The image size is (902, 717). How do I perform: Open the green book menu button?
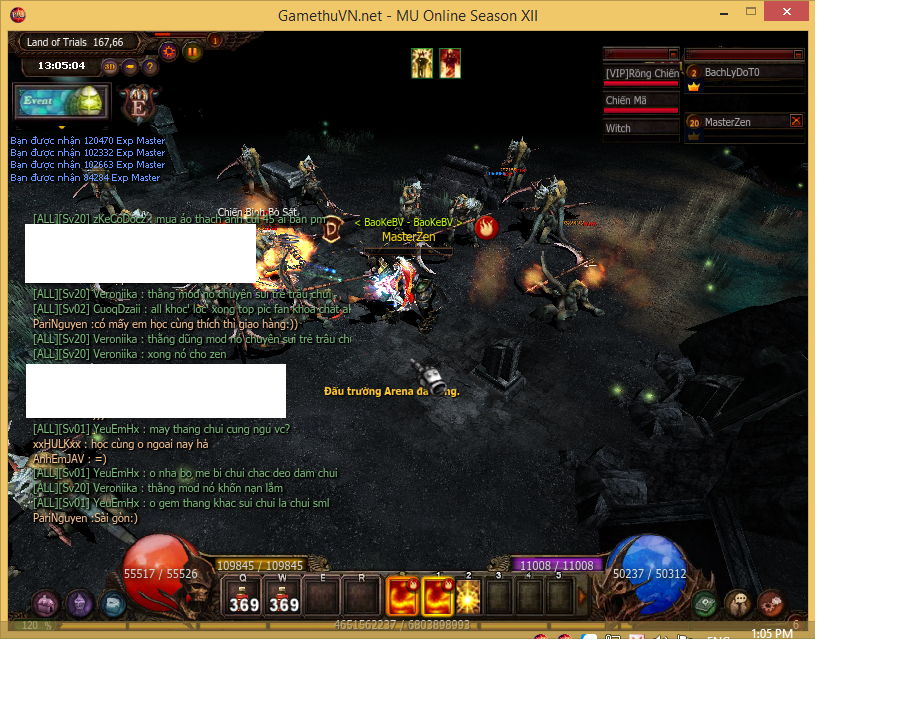pyautogui.click(x=706, y=603)
